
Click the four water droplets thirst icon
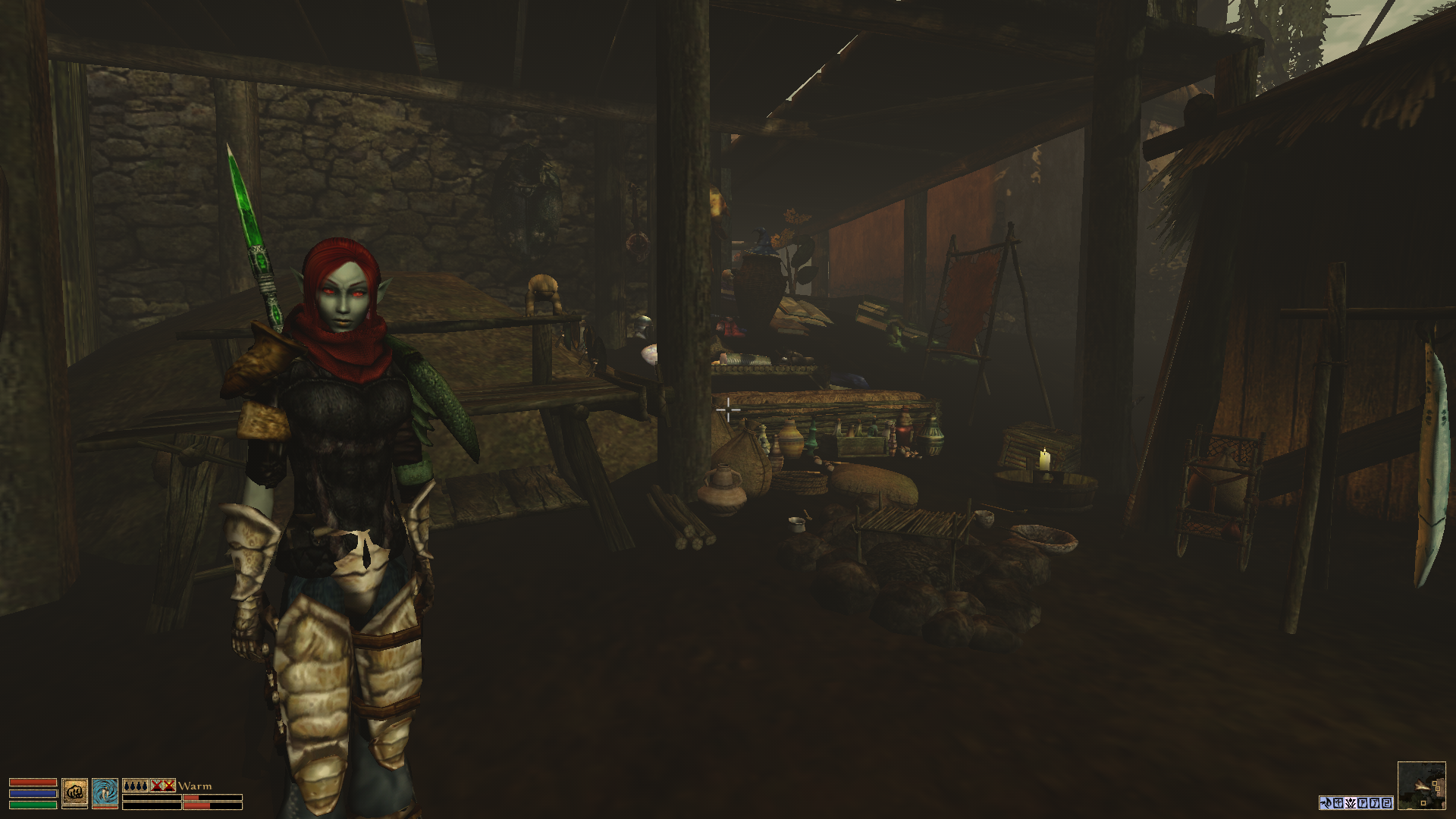tap(135, 786)
